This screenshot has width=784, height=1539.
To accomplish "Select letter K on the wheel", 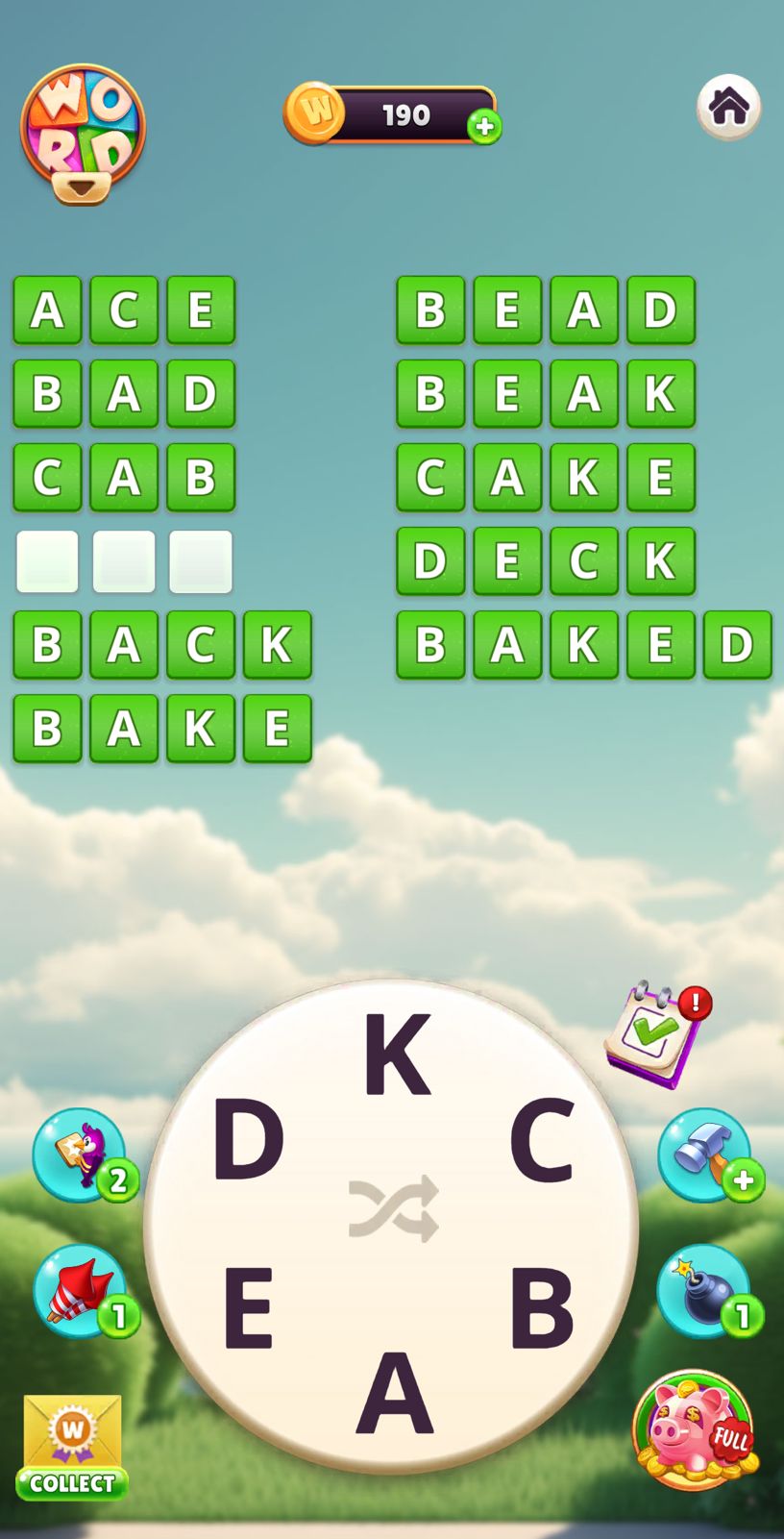I will pyautogui.click(x=396, y=1055).
